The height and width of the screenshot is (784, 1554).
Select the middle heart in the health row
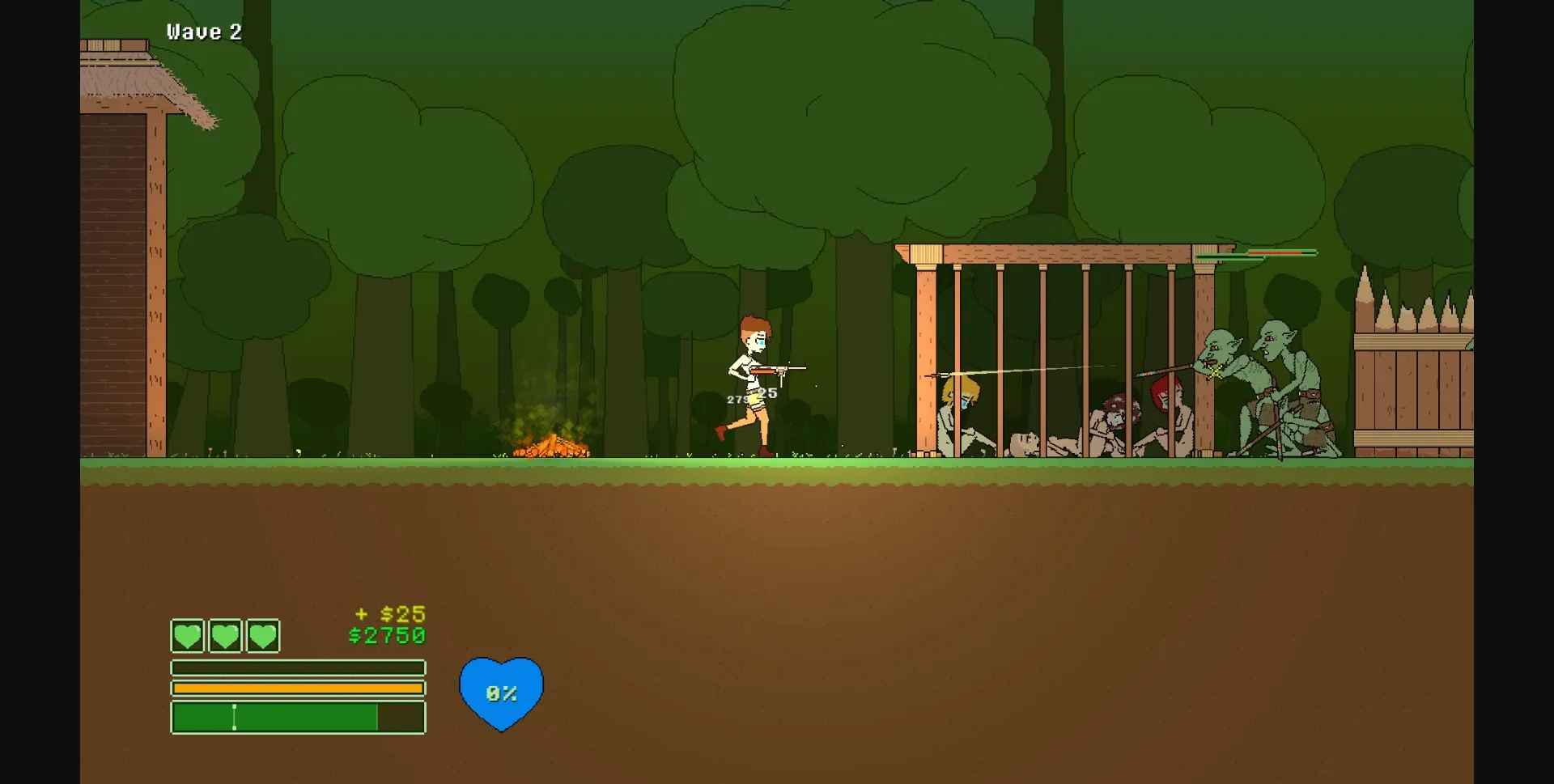[226, 636]
